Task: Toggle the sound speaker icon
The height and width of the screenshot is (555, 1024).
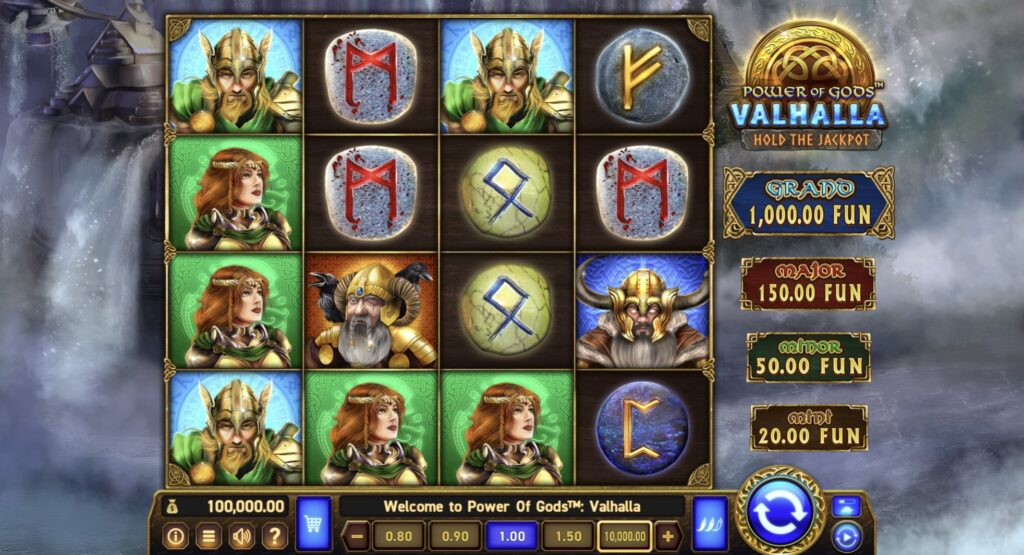Action: click(241, 536)
